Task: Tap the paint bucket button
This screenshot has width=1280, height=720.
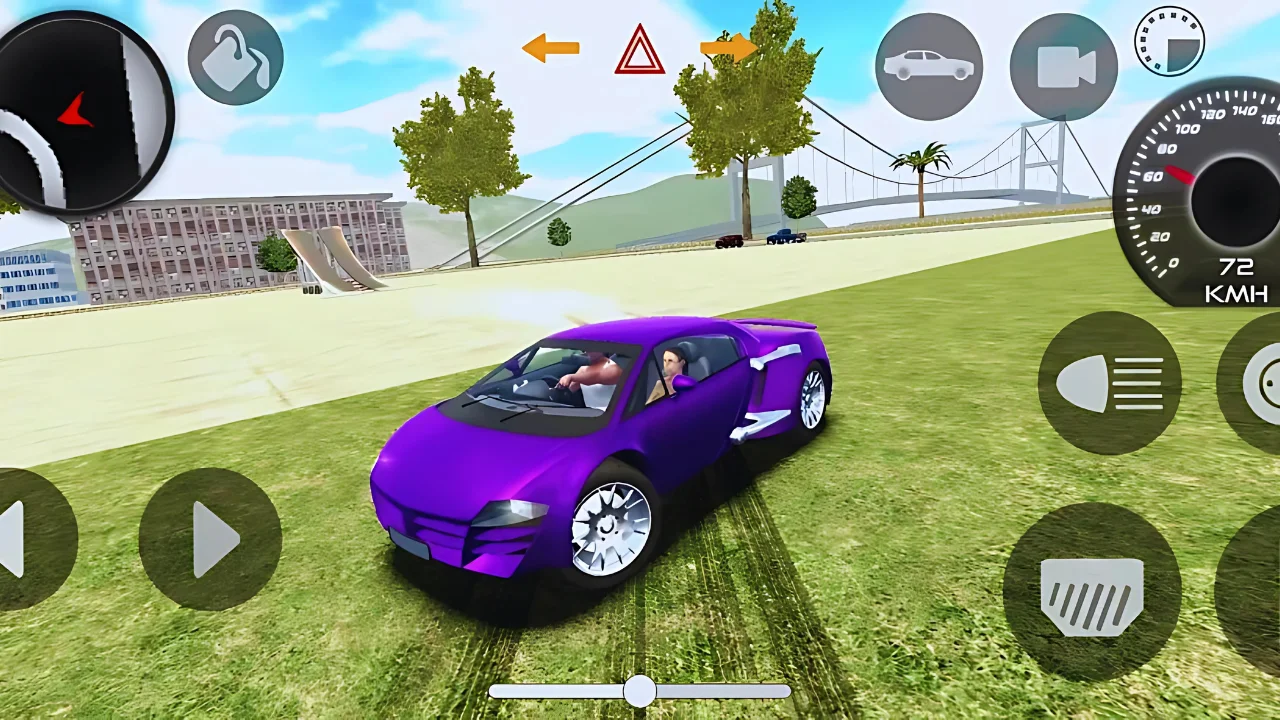Action: point(235,59)
